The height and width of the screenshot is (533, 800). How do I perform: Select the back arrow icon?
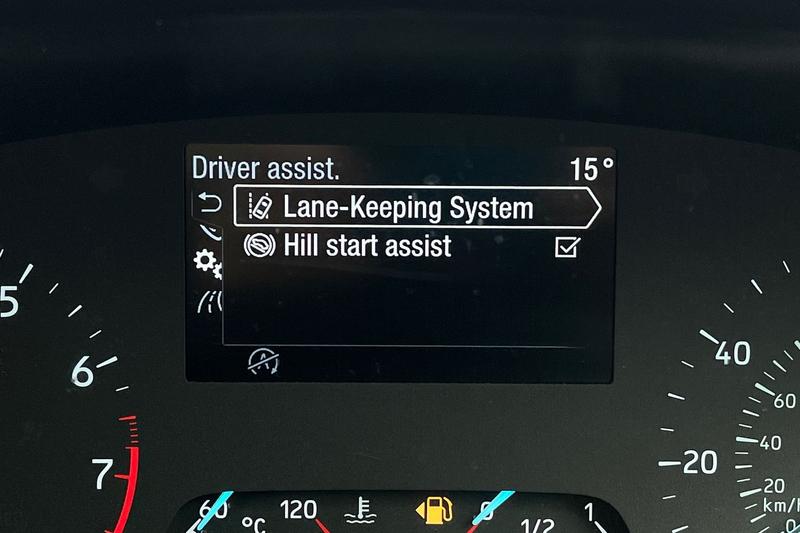tap(209, 204)
